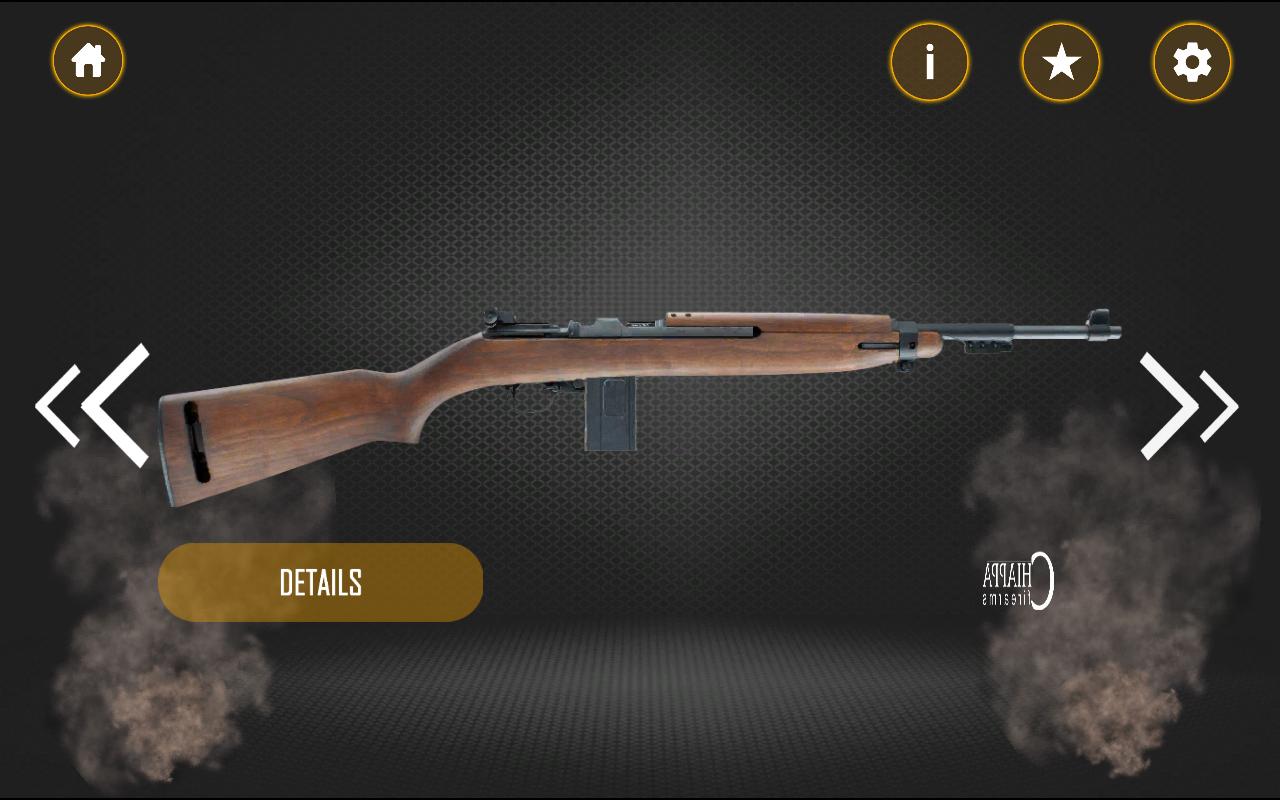
Task: Open the gear settings menu
Action: [x=1192, y=63]
